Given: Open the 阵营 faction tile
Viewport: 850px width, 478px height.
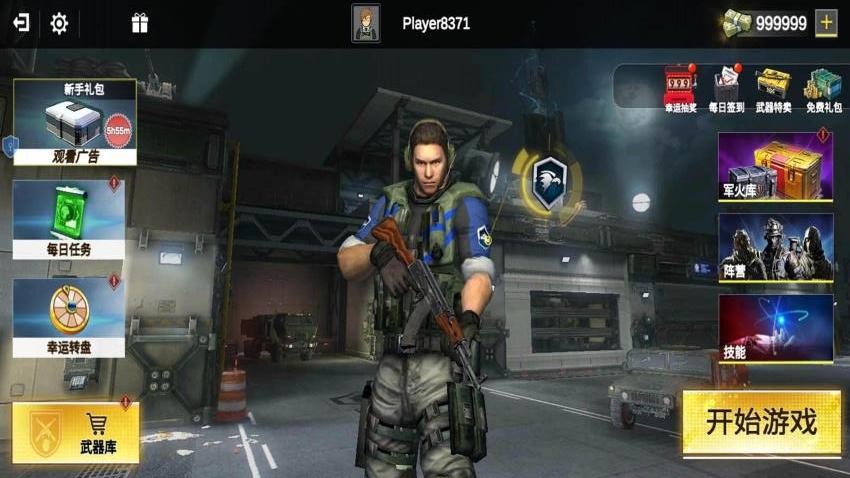Looking at the screenshot, I should point(775,247).
